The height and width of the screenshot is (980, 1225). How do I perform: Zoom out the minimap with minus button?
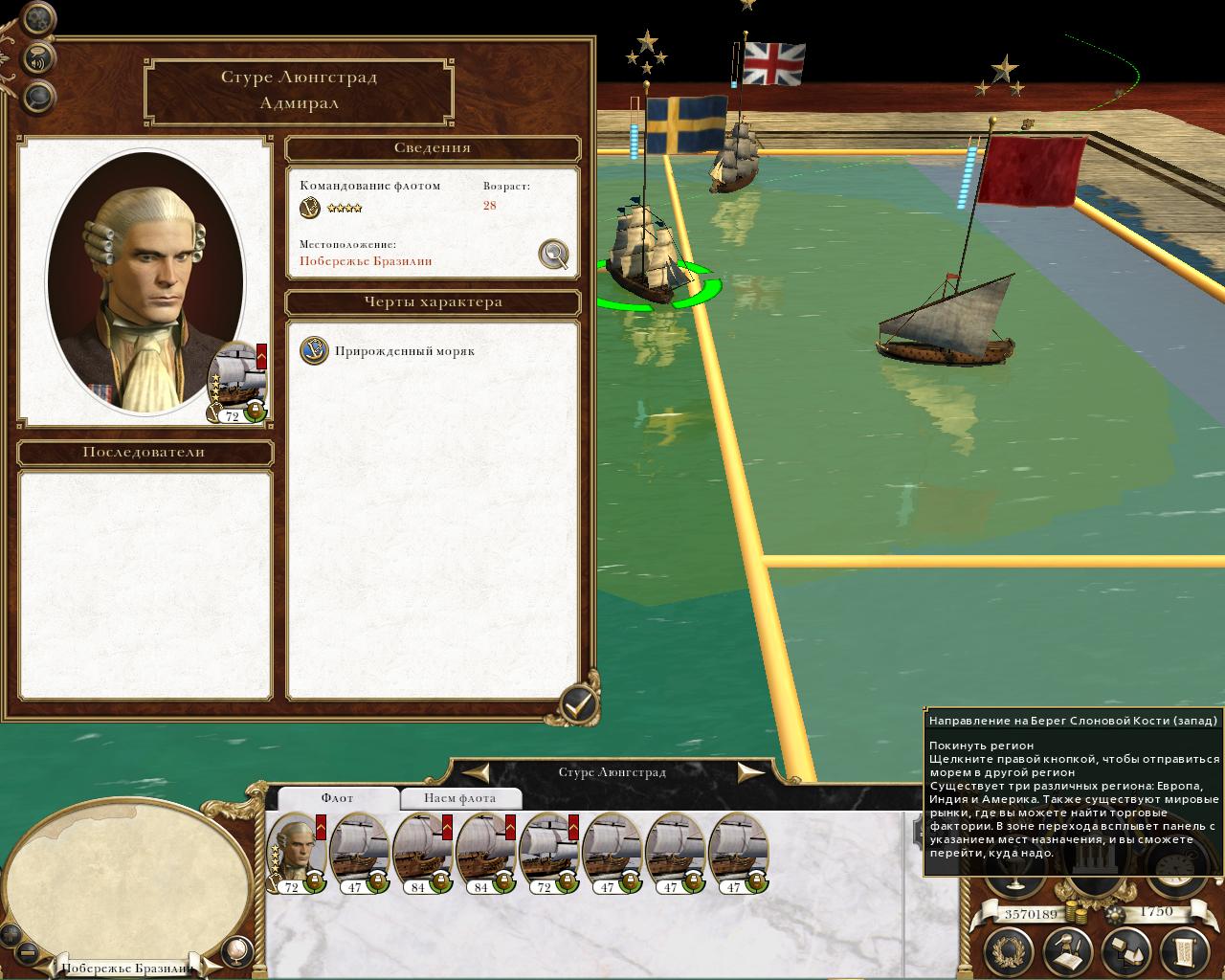(x=28, y=953)
